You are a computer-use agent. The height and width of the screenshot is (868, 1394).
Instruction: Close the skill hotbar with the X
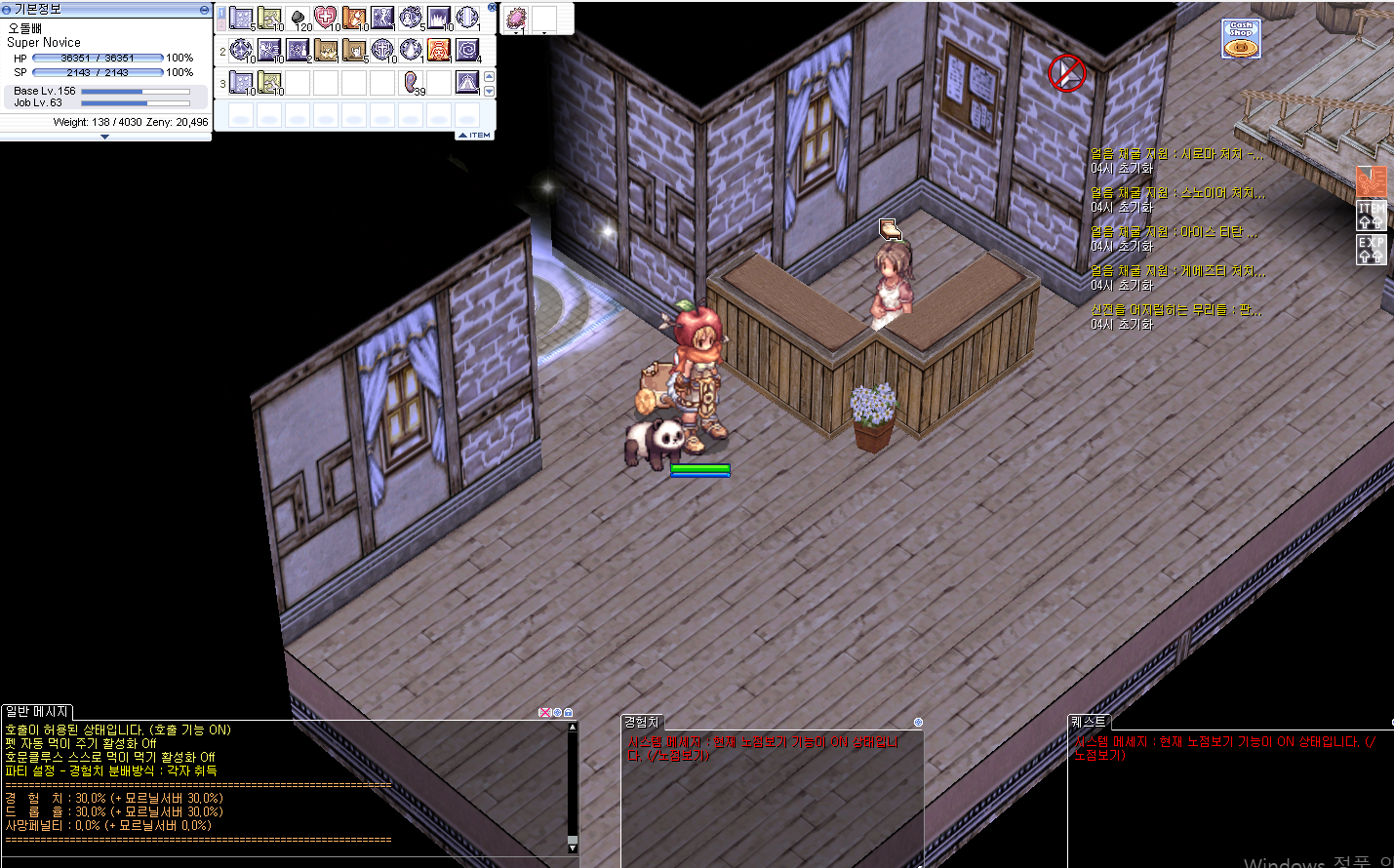coord(492,8)
